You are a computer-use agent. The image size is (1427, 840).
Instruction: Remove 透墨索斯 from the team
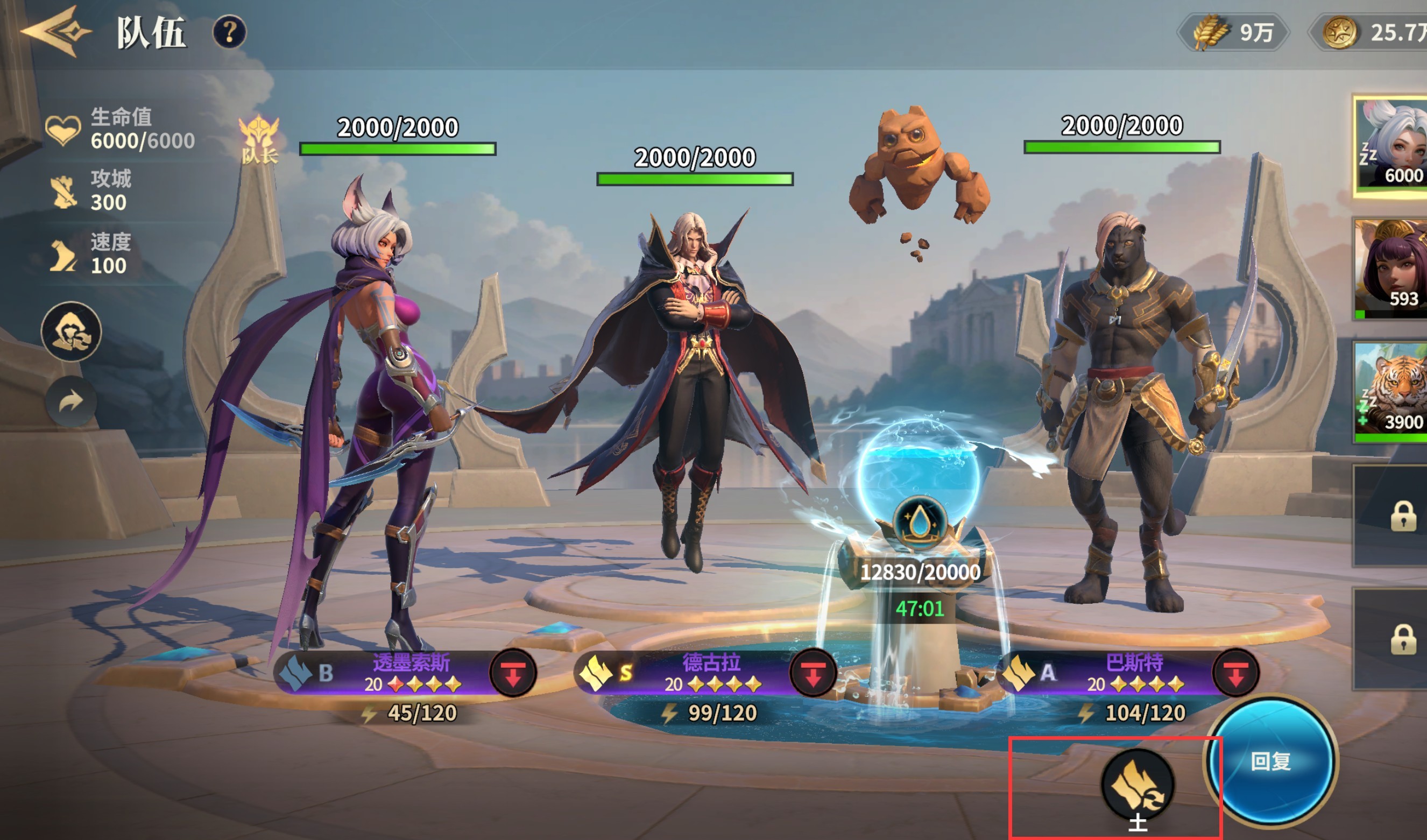[x=513, y=673]
